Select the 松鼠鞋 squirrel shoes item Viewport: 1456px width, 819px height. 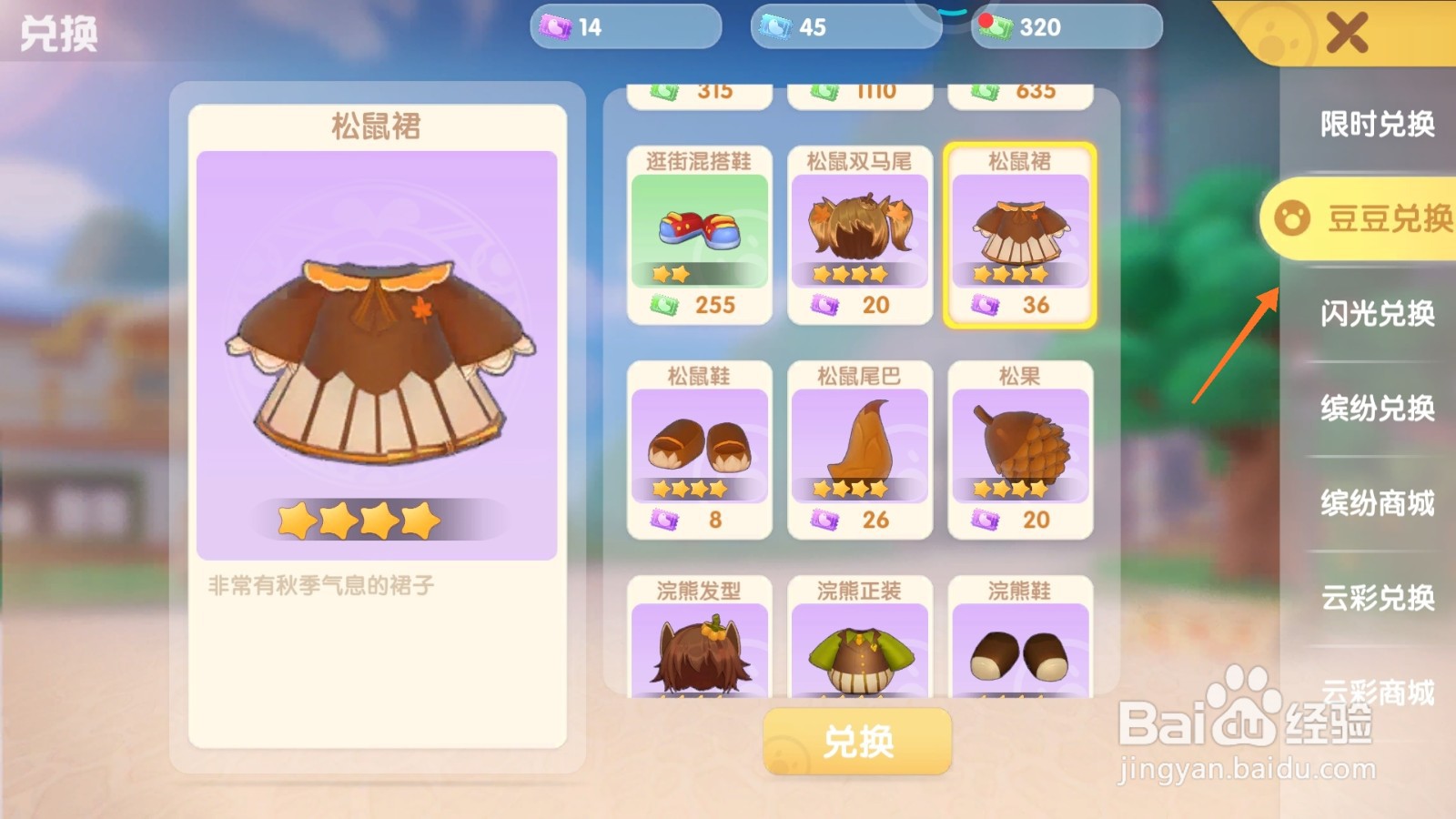pyautogui.click(x=699, y=443)
